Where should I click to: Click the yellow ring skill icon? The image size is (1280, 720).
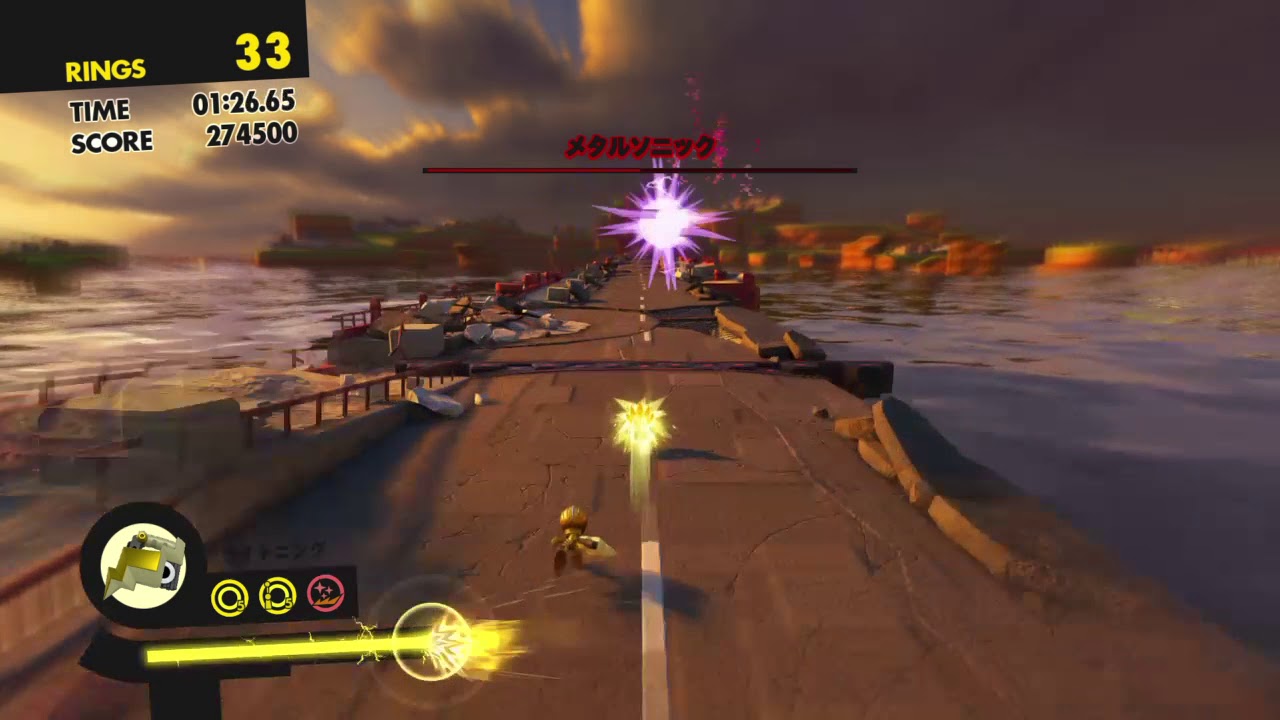tap(229, 597)
